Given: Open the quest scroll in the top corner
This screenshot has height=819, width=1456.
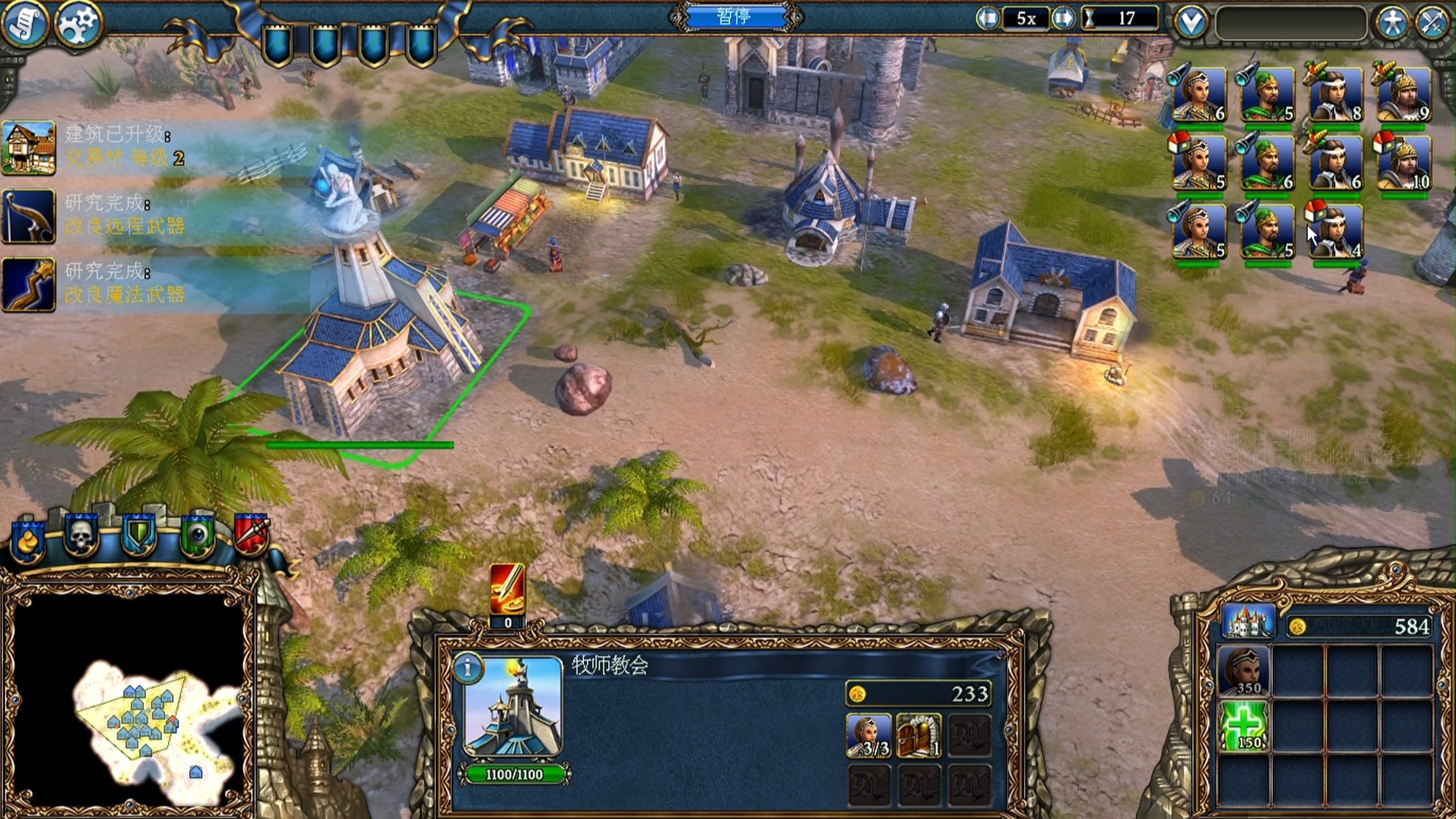Looking at the screenshot, I should point(24,23).
